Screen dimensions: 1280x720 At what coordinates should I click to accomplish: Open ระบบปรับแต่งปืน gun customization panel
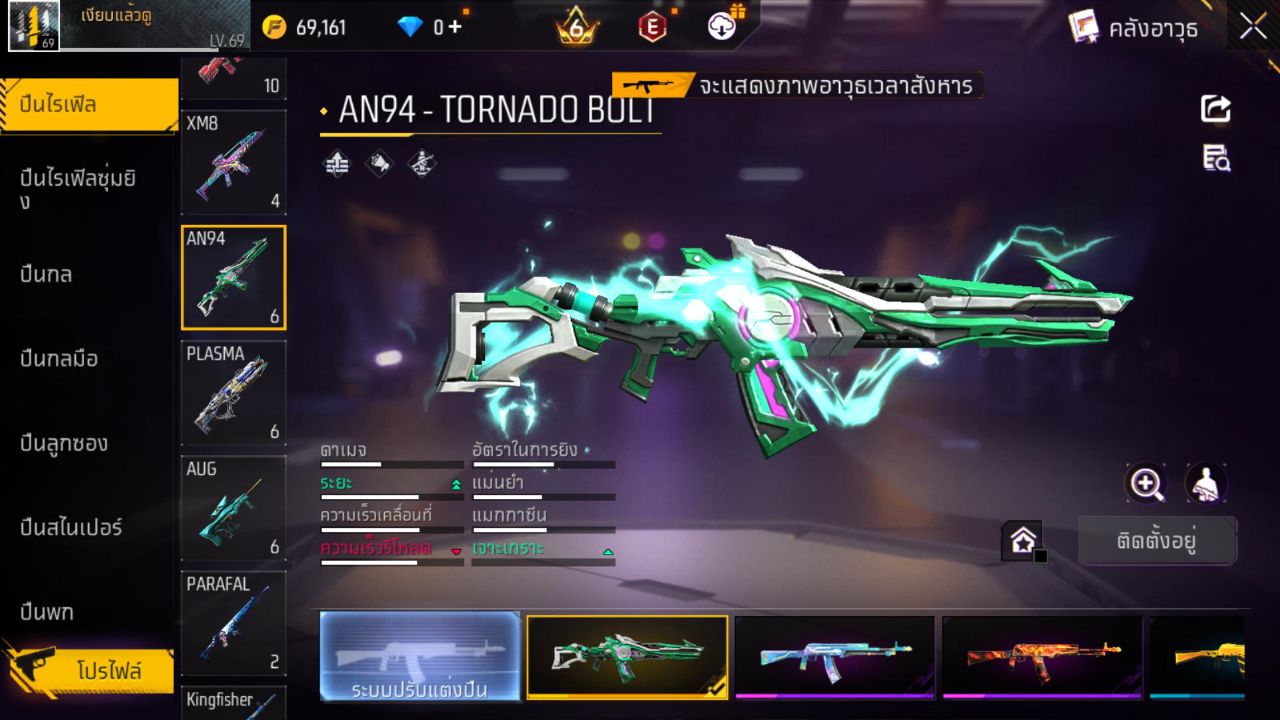tap(419, 657)
